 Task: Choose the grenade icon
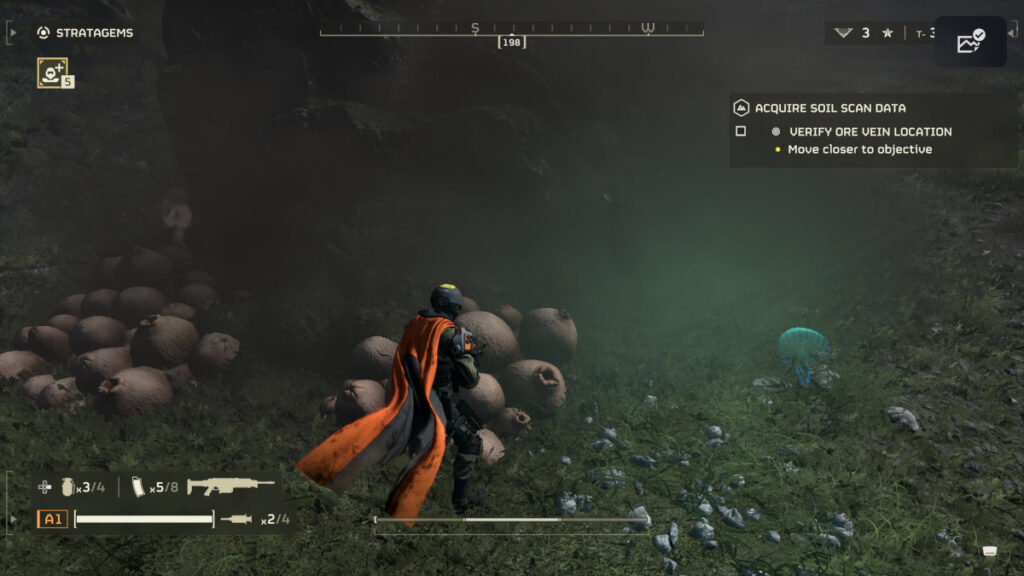coord(68,487)
